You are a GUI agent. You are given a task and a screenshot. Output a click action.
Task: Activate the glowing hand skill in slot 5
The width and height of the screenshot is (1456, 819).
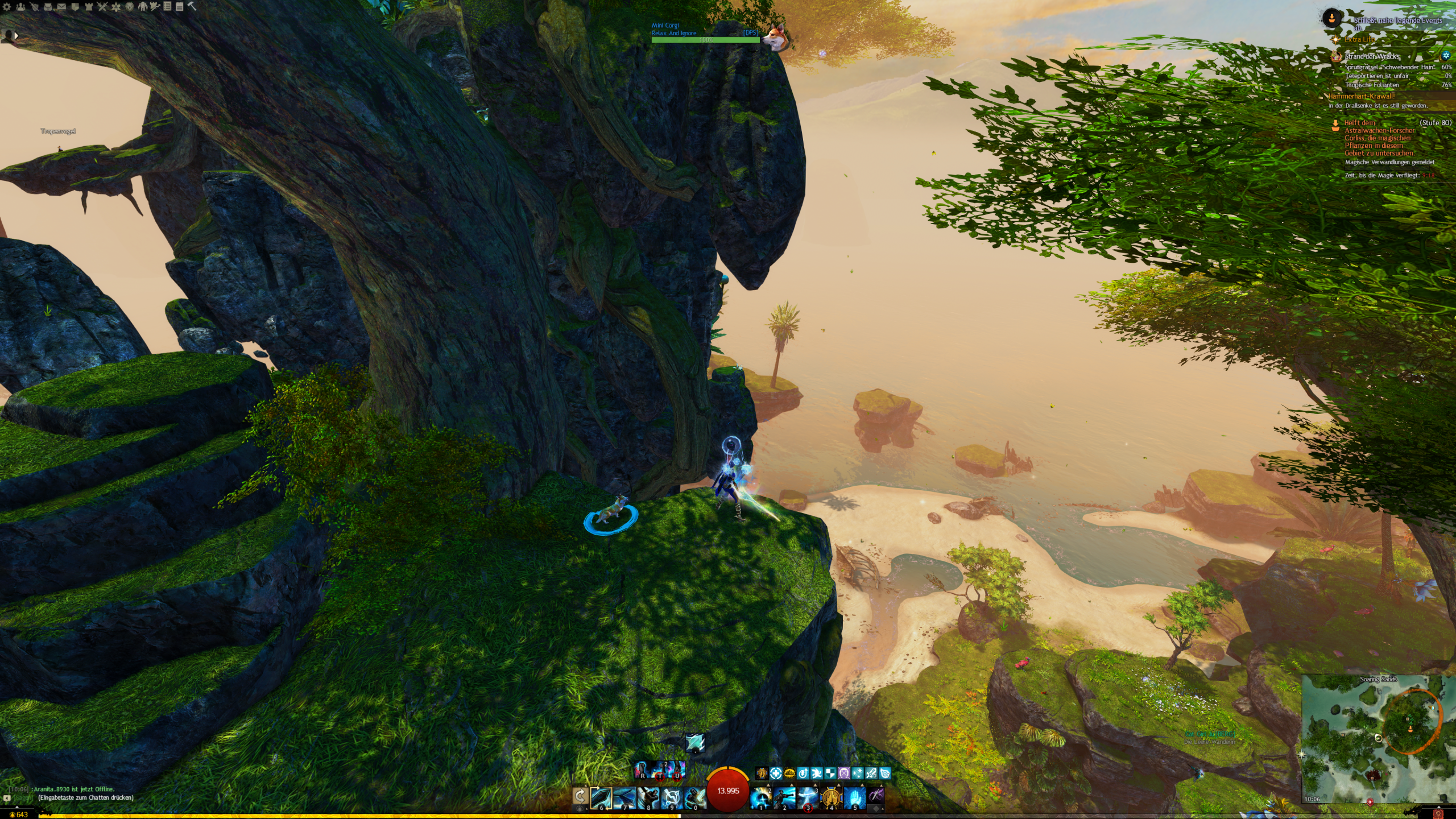(854, 797)
